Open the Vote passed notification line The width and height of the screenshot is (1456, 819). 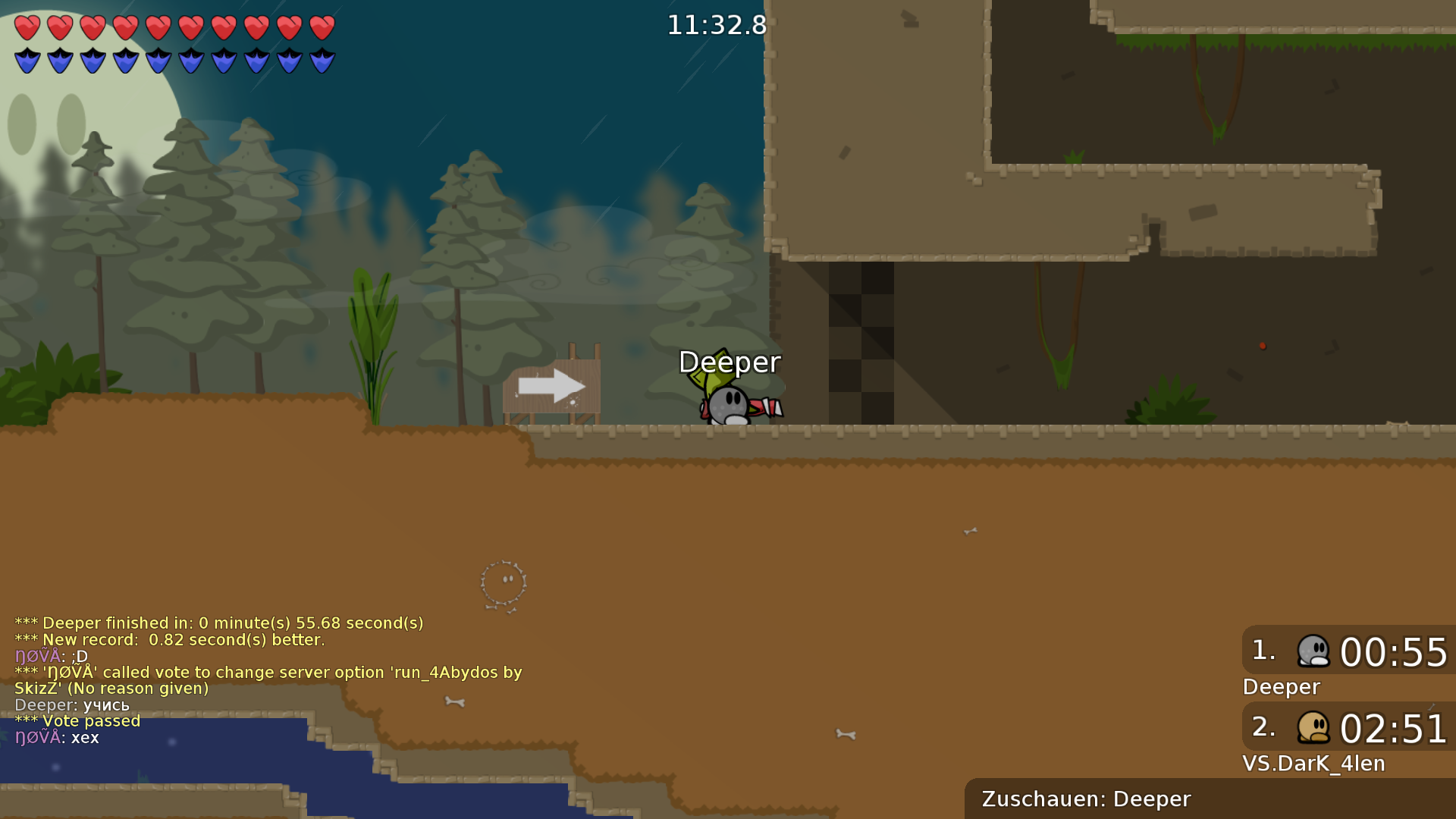[x=77, y=721]
